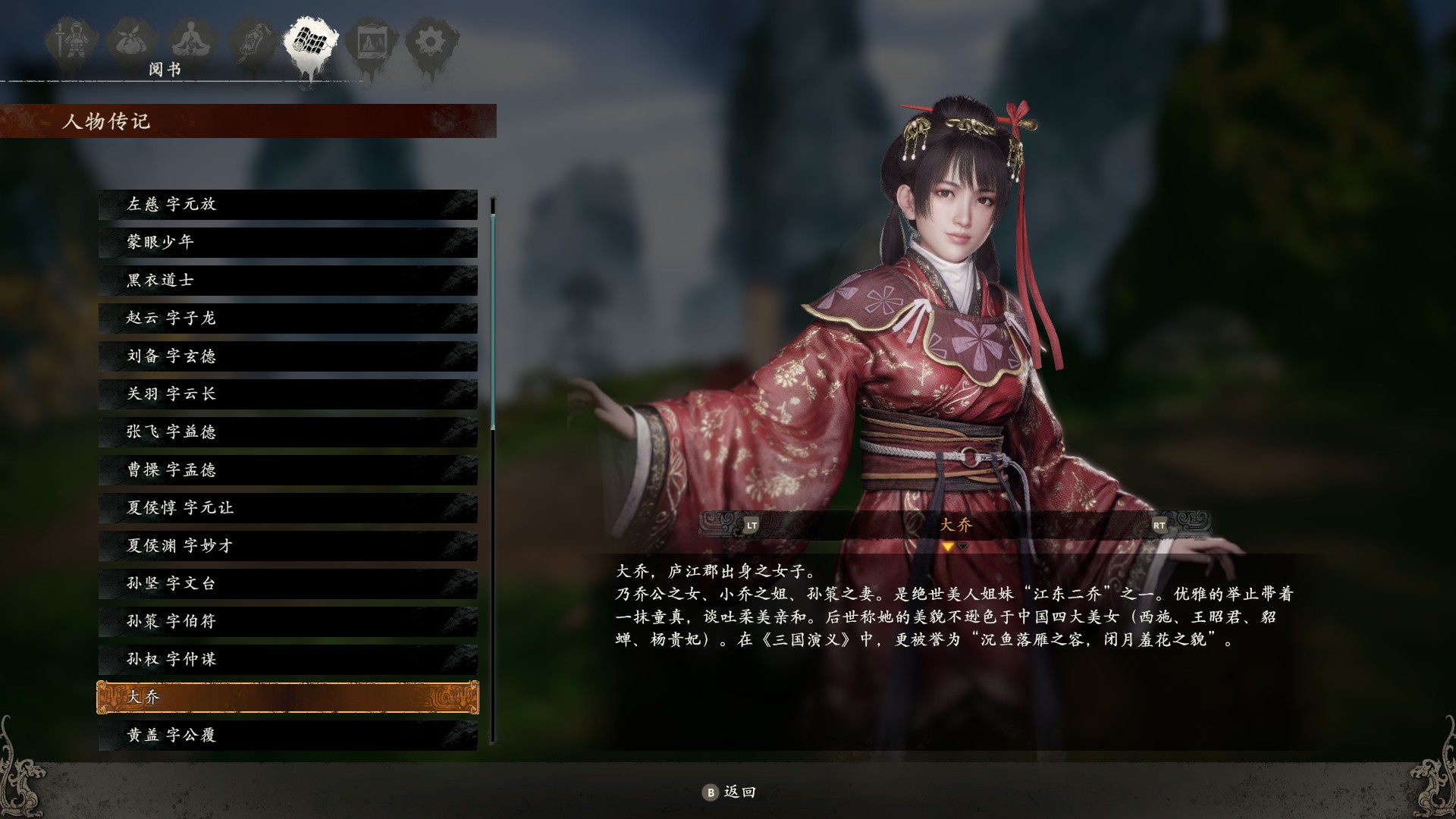Select the 左慈 字元放 biography entry
Image resolution: width=1456 pixels, height=819 pixels.
tap(288, 204)
